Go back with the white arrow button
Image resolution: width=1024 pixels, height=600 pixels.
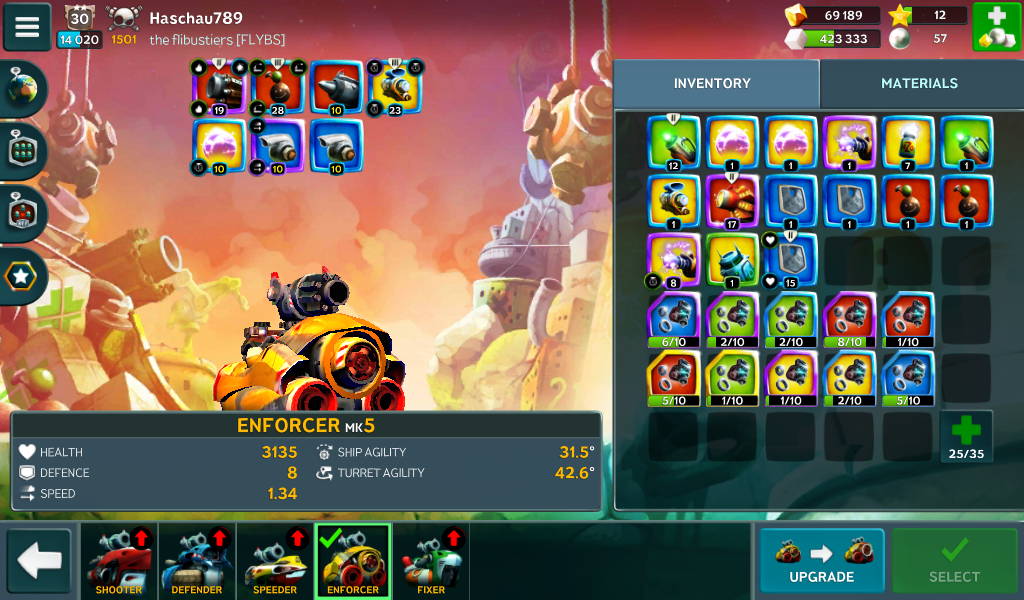(x=40, y=560)
